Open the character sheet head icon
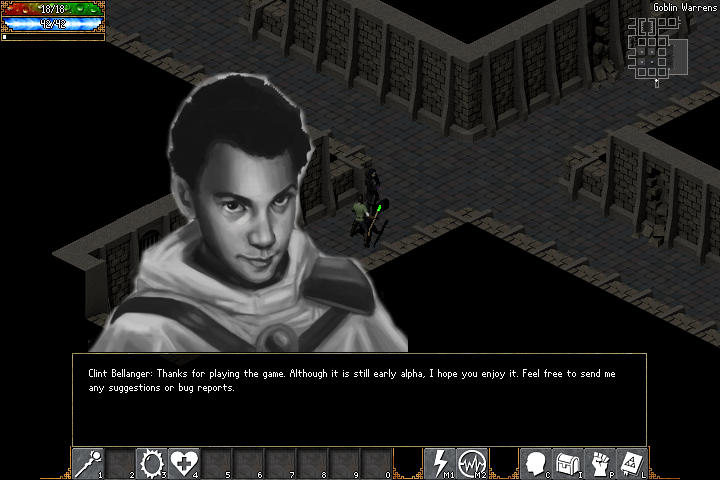 (536, 463)
